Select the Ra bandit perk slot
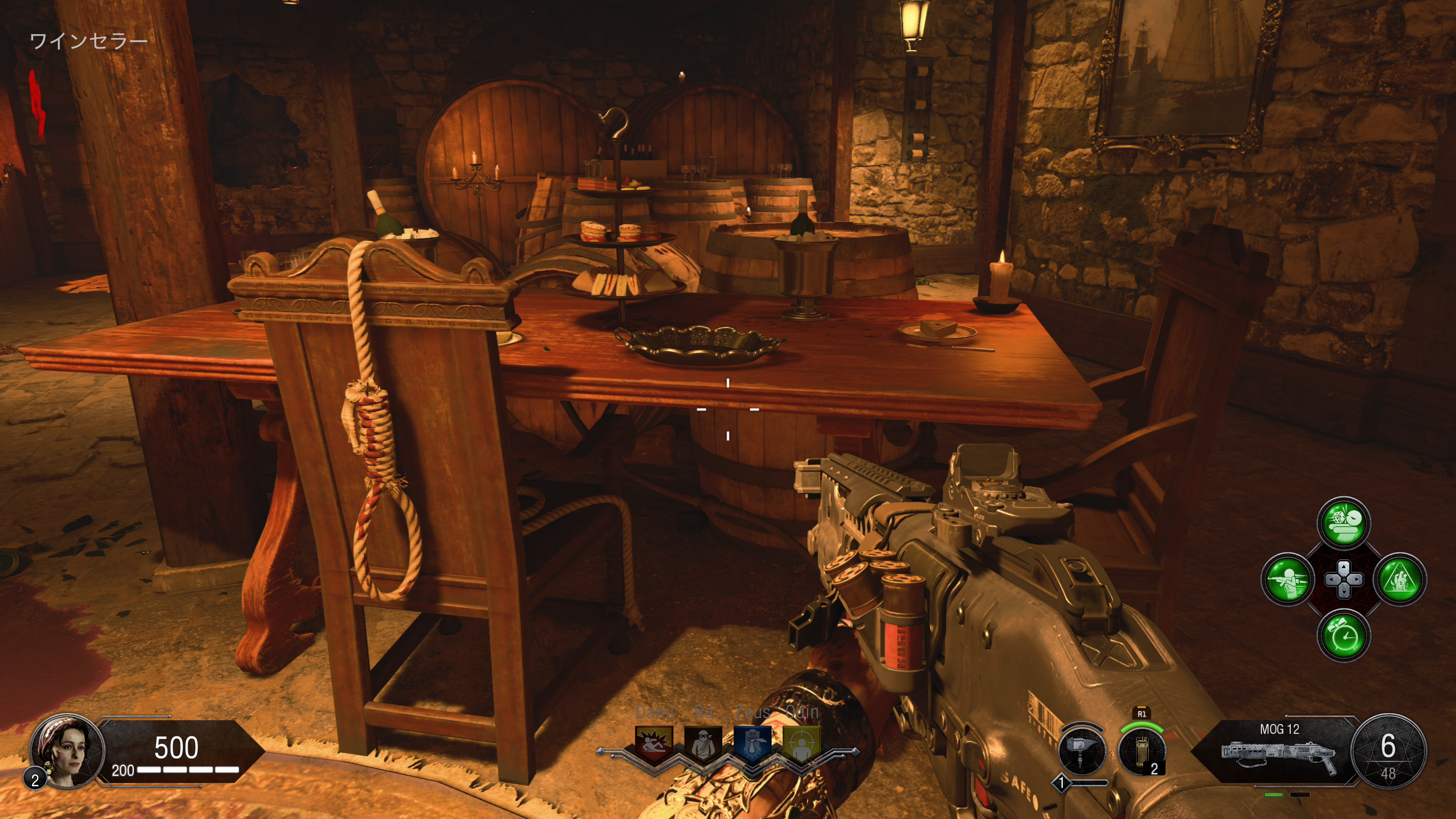Viewport: 1456px width, 819px height. coord(703,743)
